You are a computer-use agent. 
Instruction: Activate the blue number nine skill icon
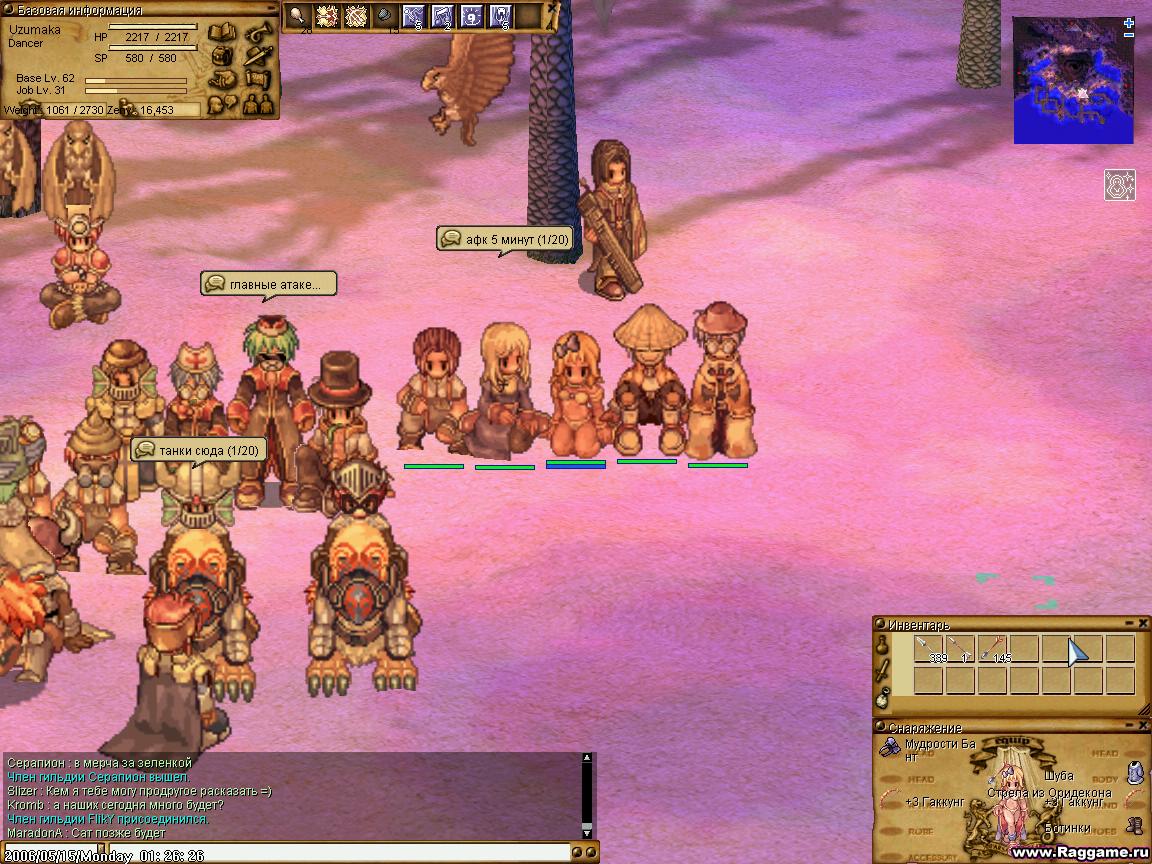click(x=471, y=16)
